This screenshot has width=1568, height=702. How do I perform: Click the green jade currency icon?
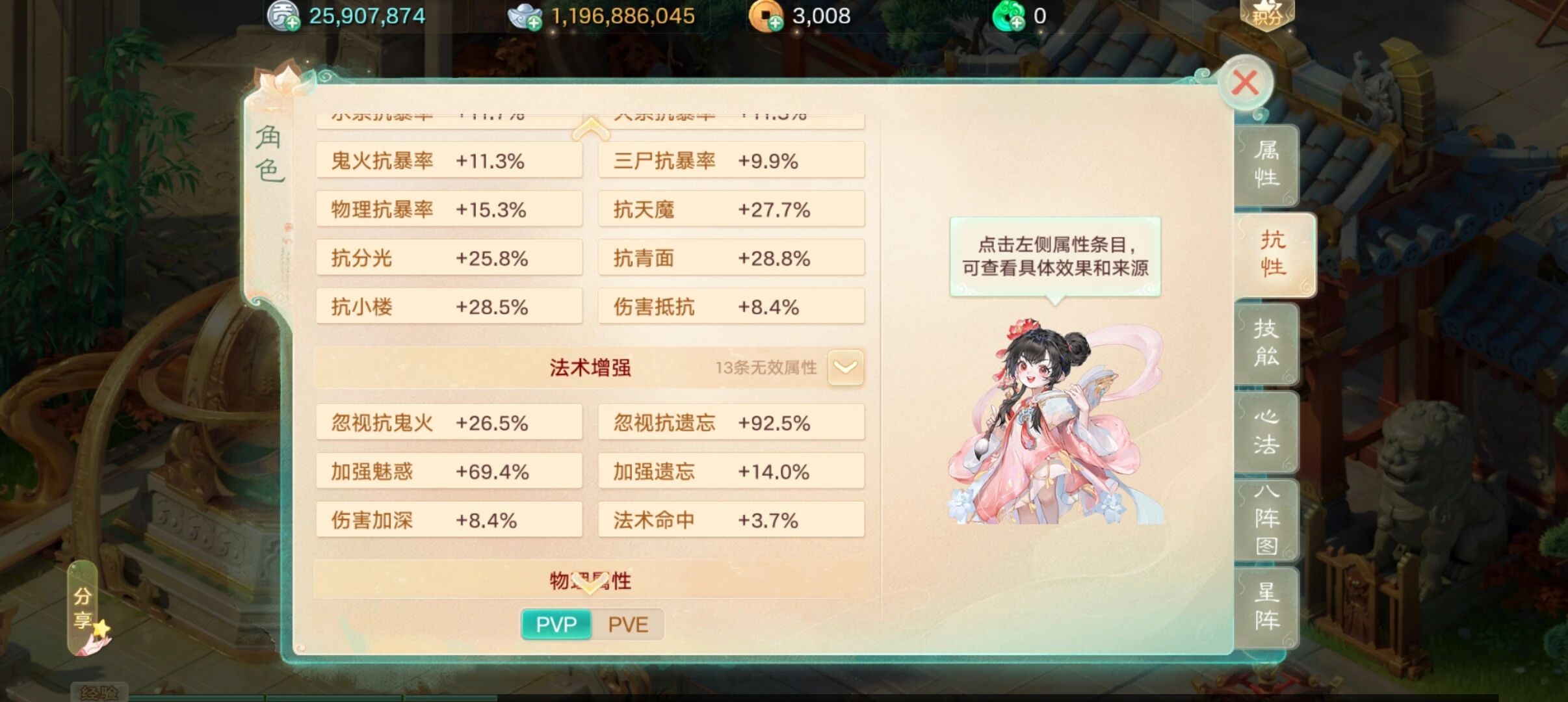coord(1011,15)
